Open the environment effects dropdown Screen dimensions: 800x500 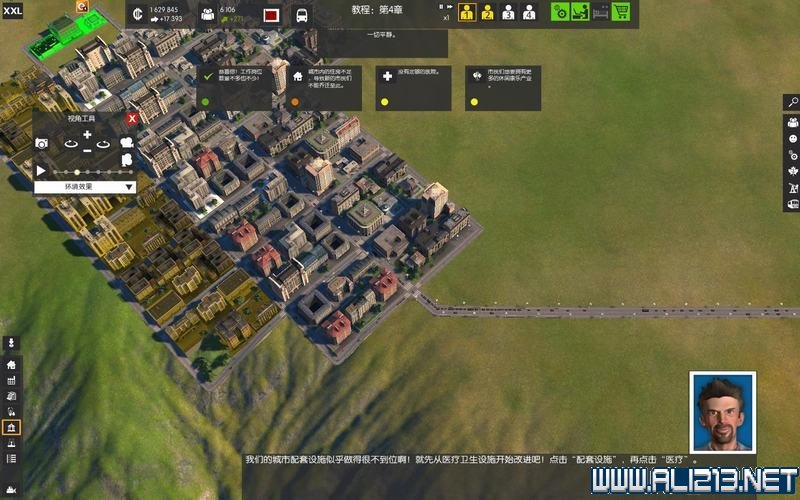pyautogui.click(x=85, y=186)
